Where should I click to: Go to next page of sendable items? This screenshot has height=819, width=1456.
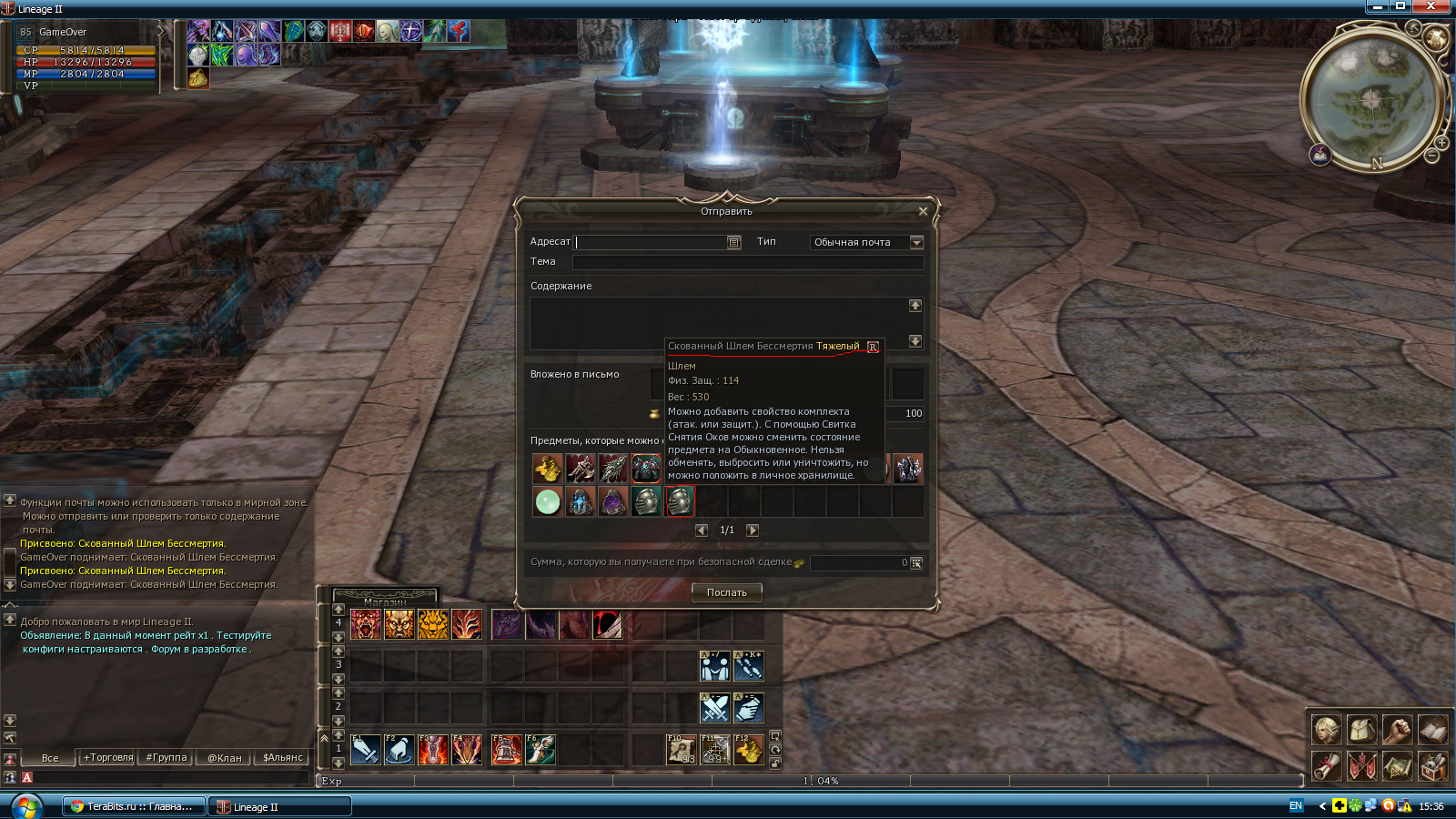753,530
